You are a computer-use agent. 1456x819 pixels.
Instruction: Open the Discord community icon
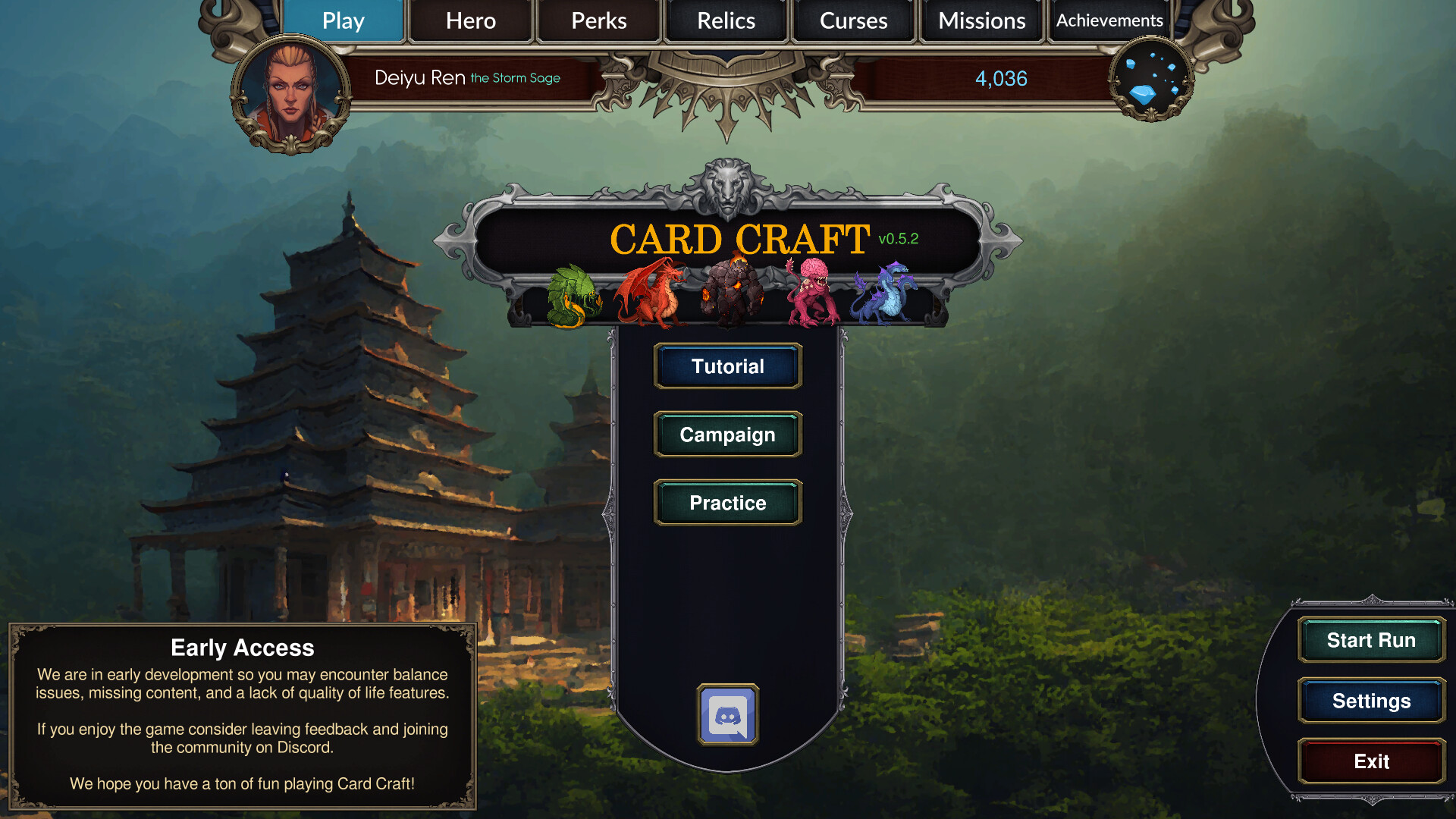(727, 714)
